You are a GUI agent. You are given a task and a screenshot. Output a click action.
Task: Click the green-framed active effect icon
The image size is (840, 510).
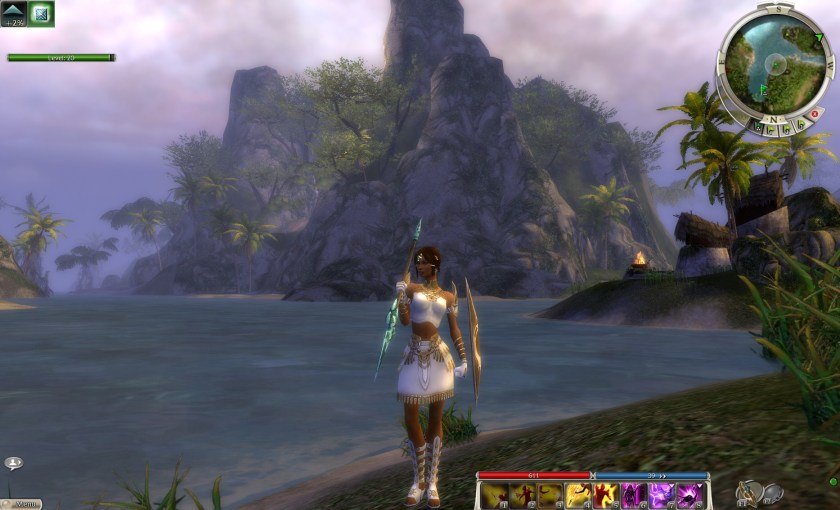[x=41, y=13]
